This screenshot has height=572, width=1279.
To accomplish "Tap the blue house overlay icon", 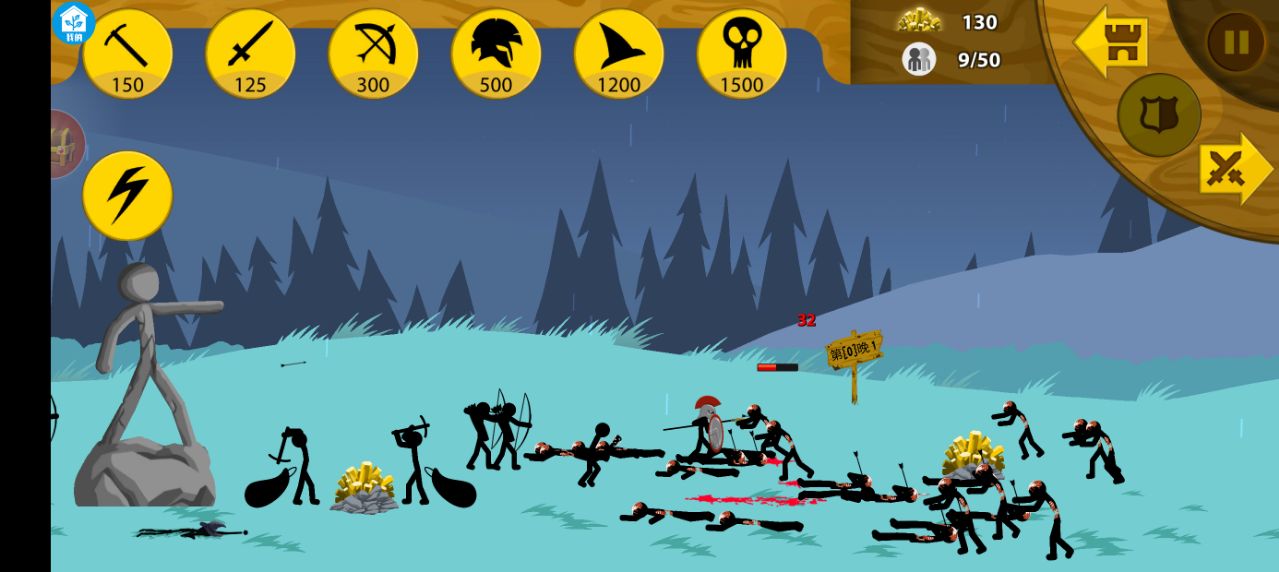I will [x=73, y=22].
